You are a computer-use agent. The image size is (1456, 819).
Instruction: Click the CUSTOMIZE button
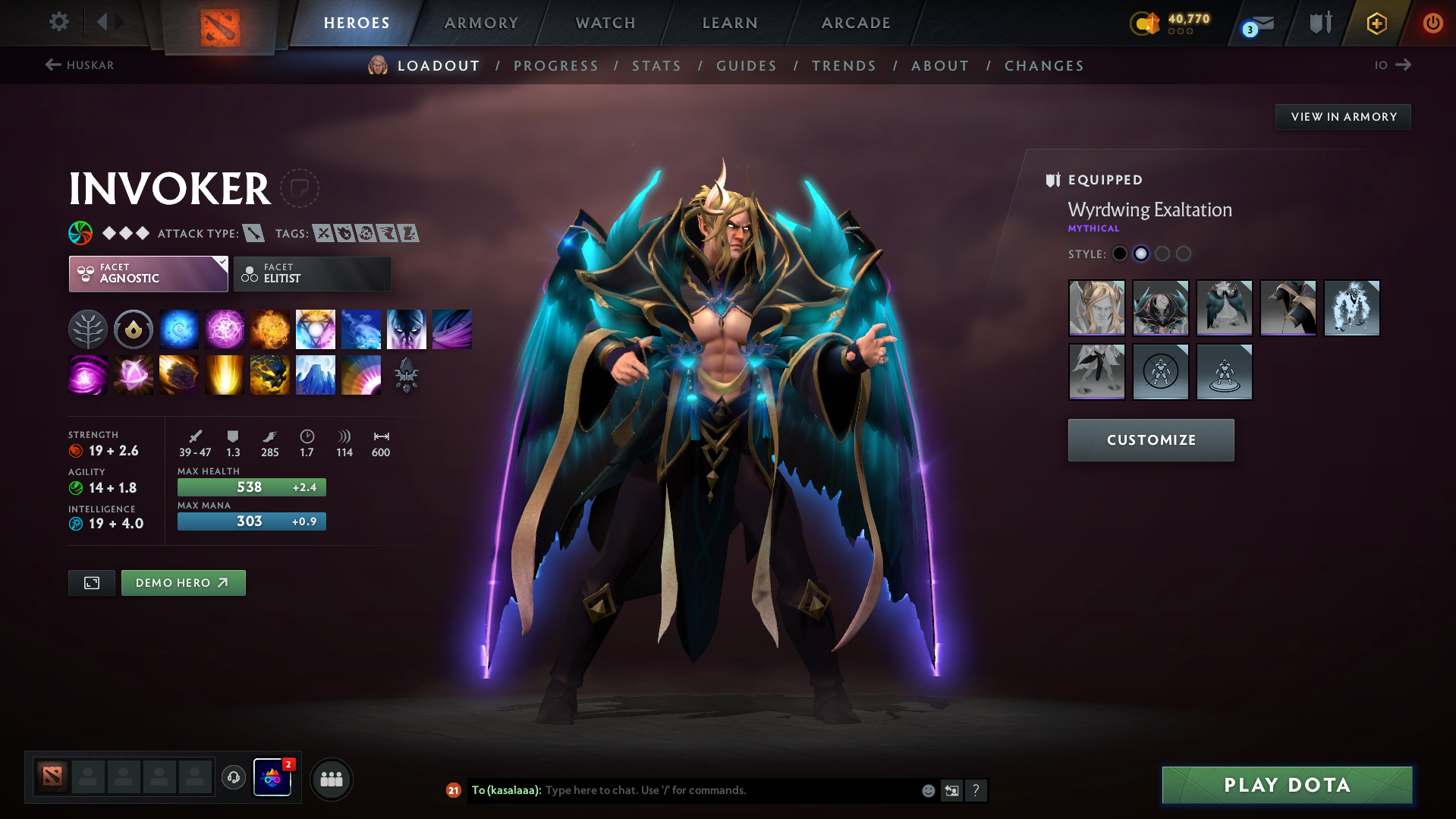pos(1150,439)
